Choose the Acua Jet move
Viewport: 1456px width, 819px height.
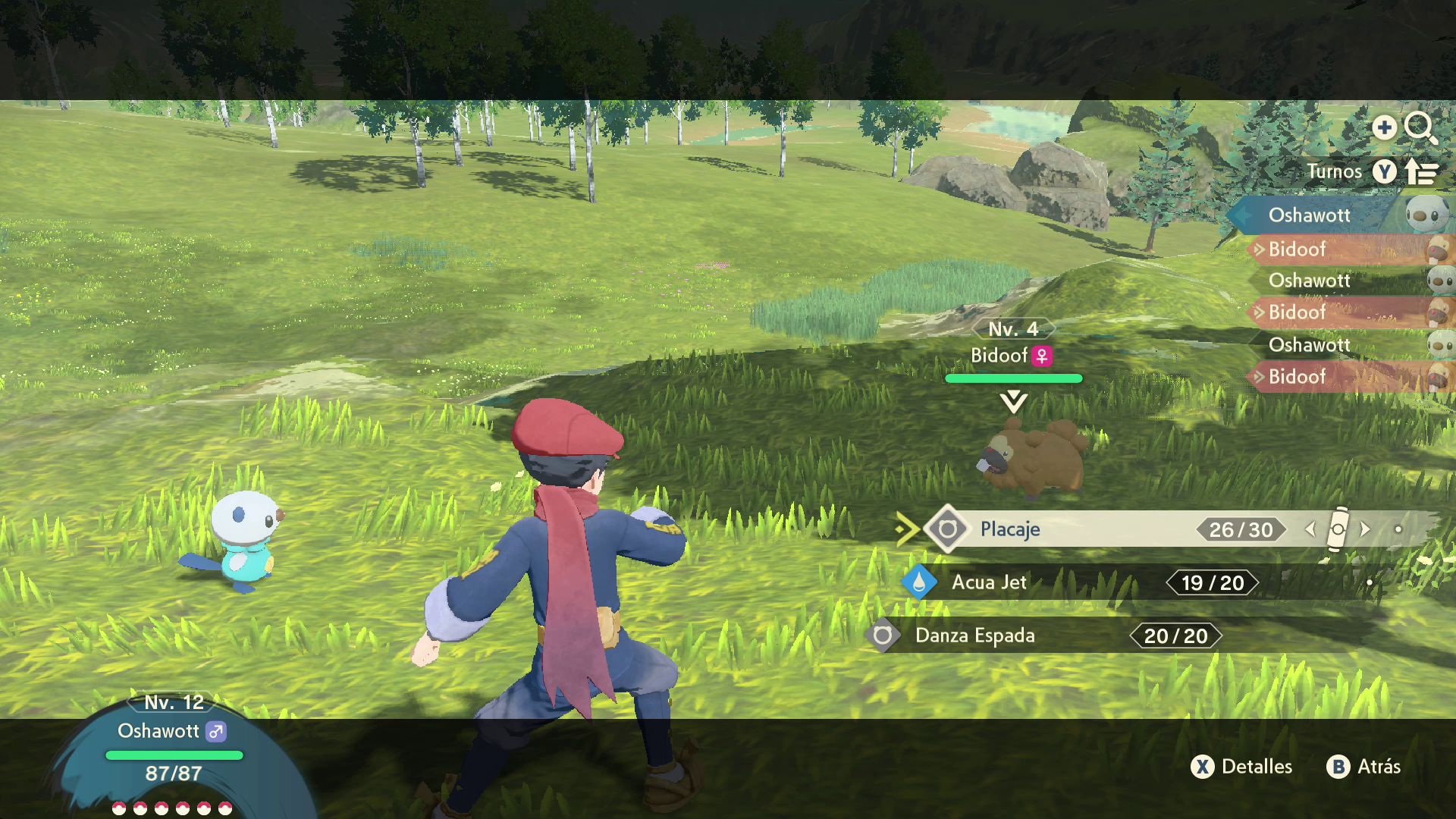pyautogui.click(x=989, y=582)
